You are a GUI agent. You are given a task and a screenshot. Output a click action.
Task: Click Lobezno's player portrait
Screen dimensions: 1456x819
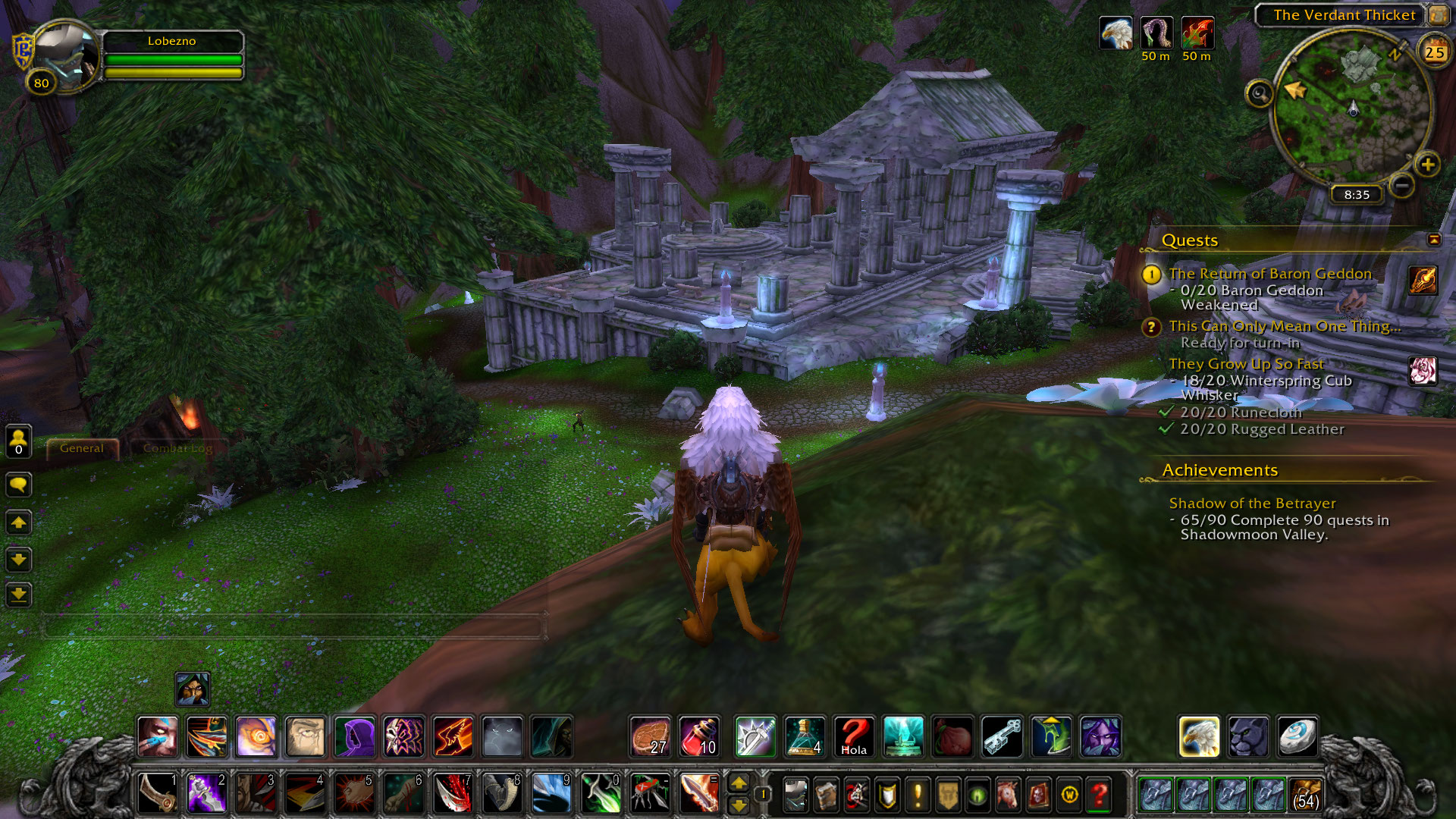coord(65,57)
